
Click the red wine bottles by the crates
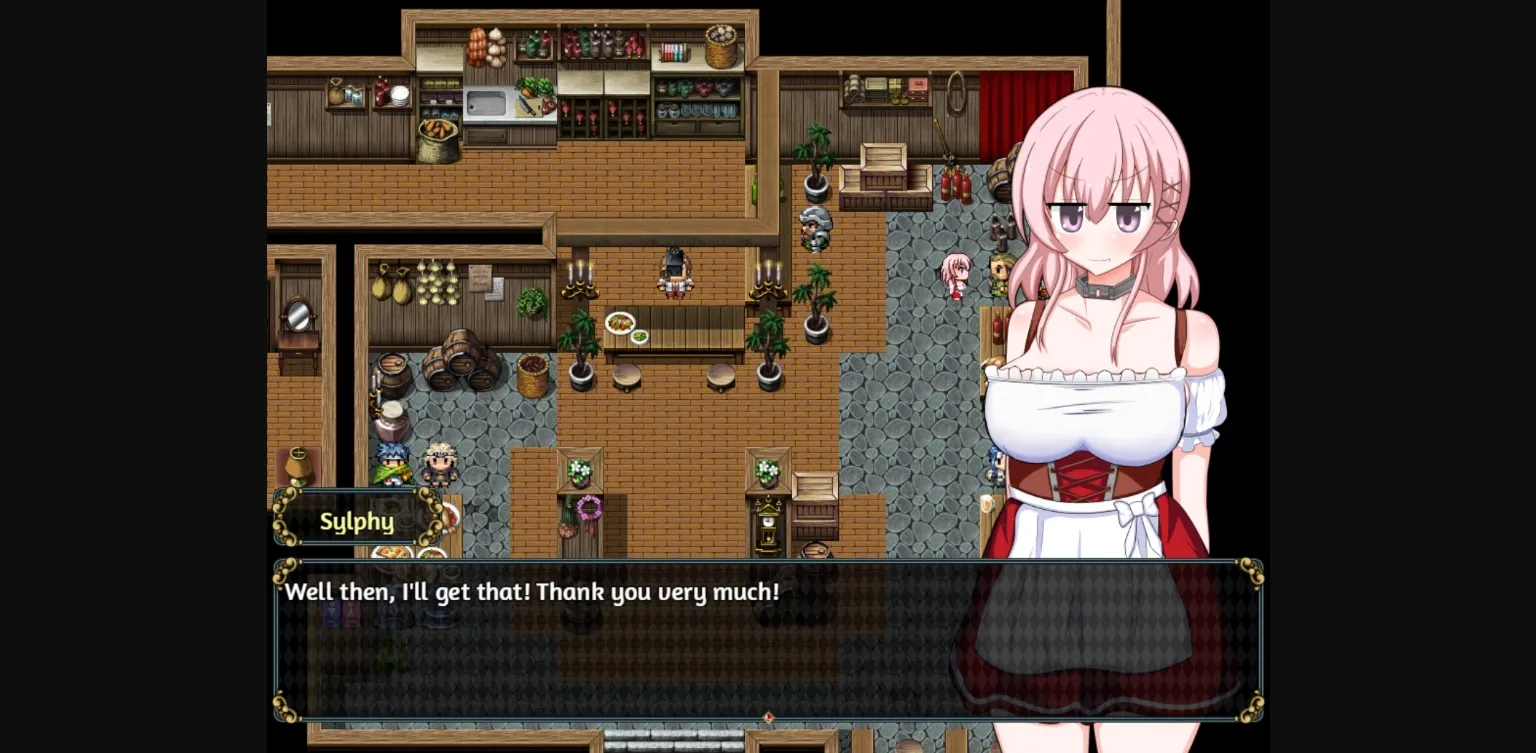955,185
